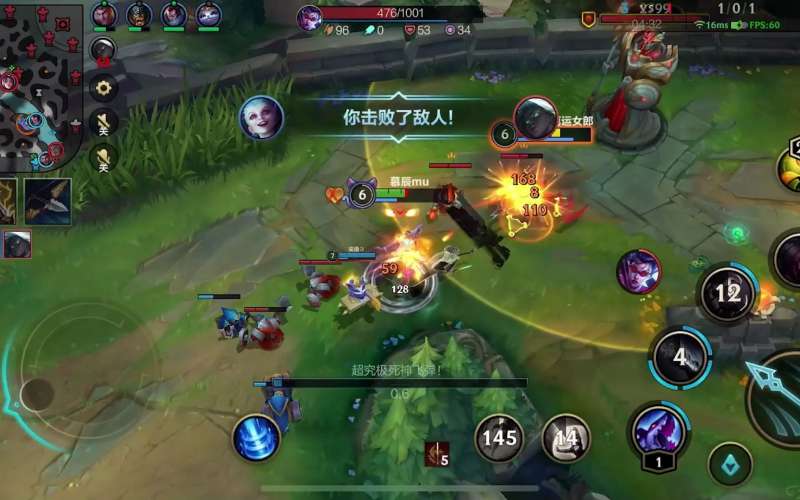Screen dimensions: 800x500
Task: Target the enemy champion portrait shortcut
Action: pos(638,271)
